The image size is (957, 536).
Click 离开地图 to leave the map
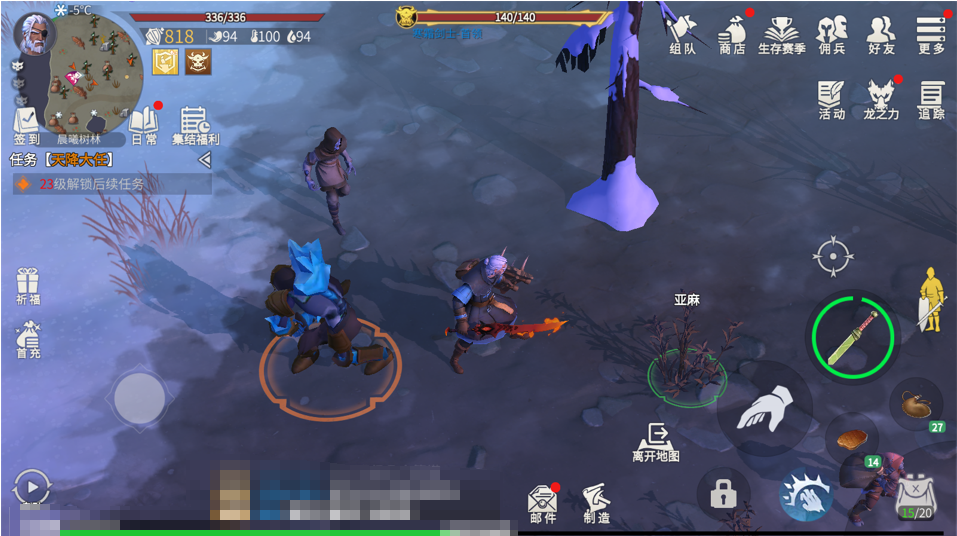(x=656, y=442)
